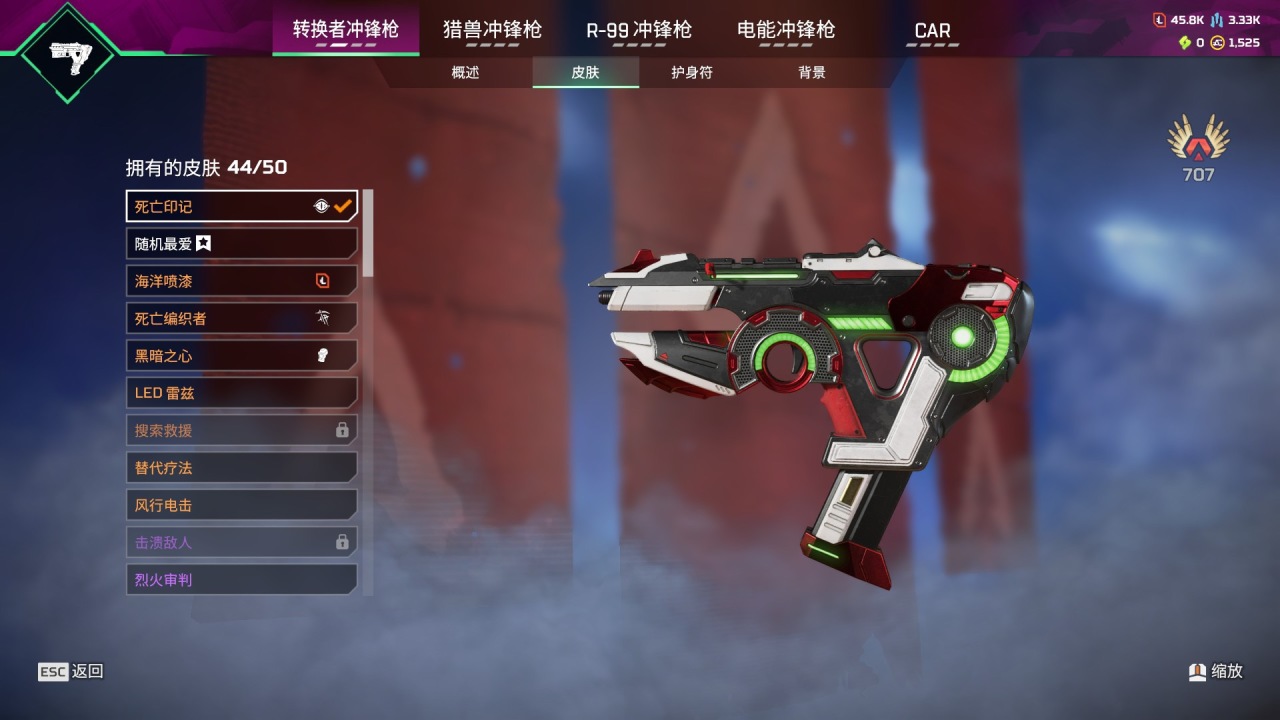Pick the 海洋喷漆 skin
The height and width of the screenshot is (720, 1280).
(x=241, y=281)
